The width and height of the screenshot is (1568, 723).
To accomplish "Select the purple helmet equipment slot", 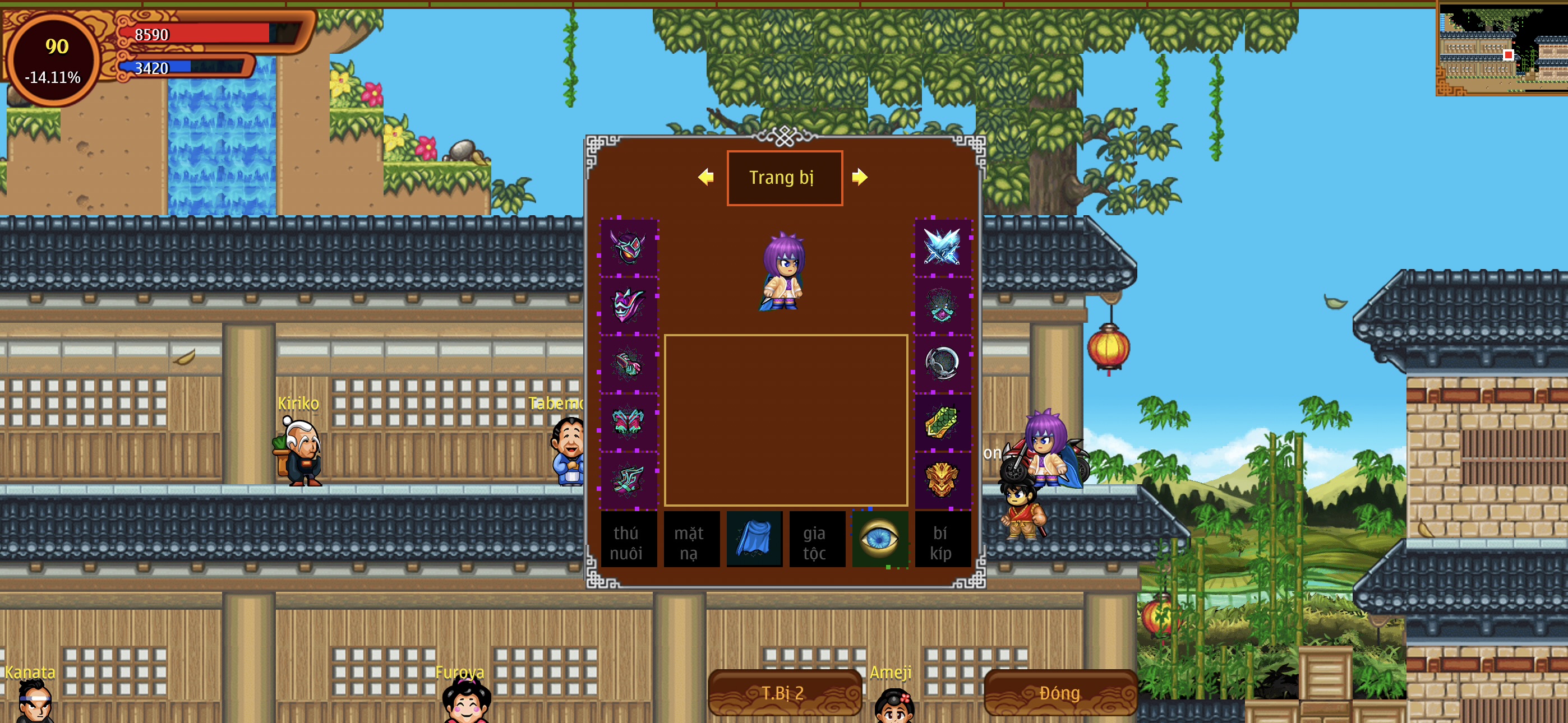I will pyautogui.click(x=628, y=247).
